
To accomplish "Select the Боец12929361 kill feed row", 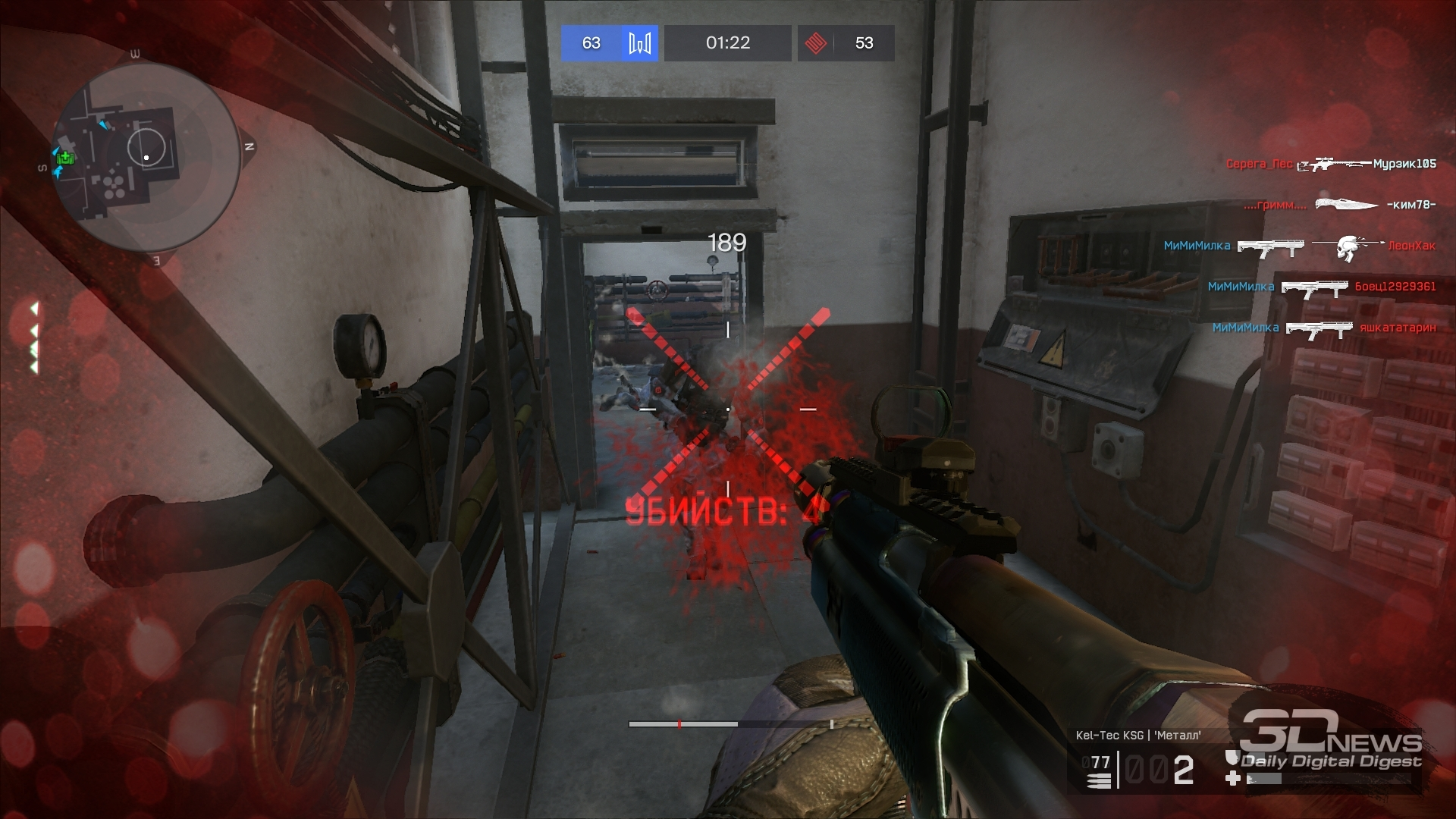I will [x=1322, y=287].
